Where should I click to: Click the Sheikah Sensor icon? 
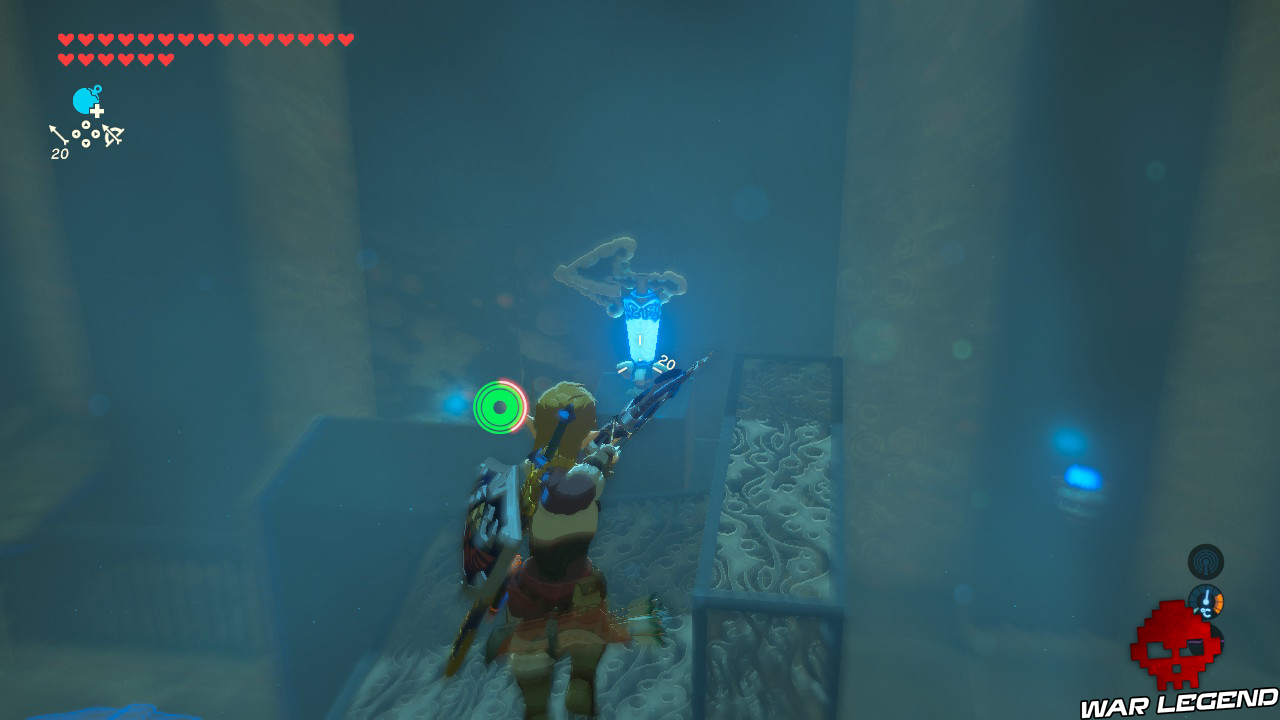point(1206,563)
